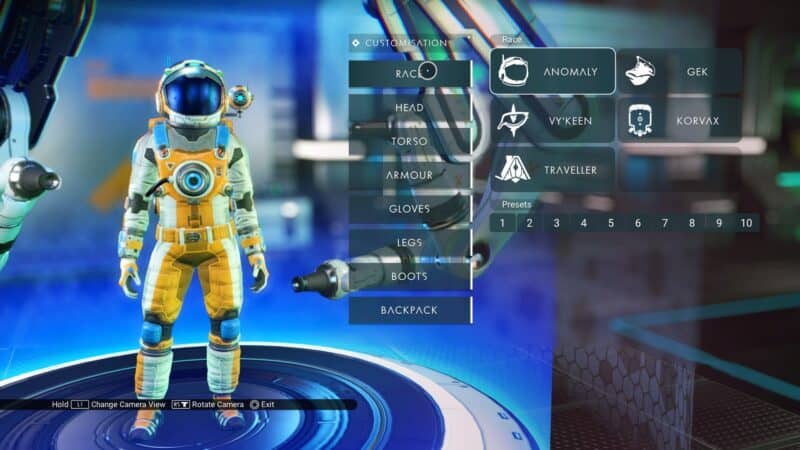Pick the Traveller race
Screen dimensions: 800x450
tap(552, 170)
